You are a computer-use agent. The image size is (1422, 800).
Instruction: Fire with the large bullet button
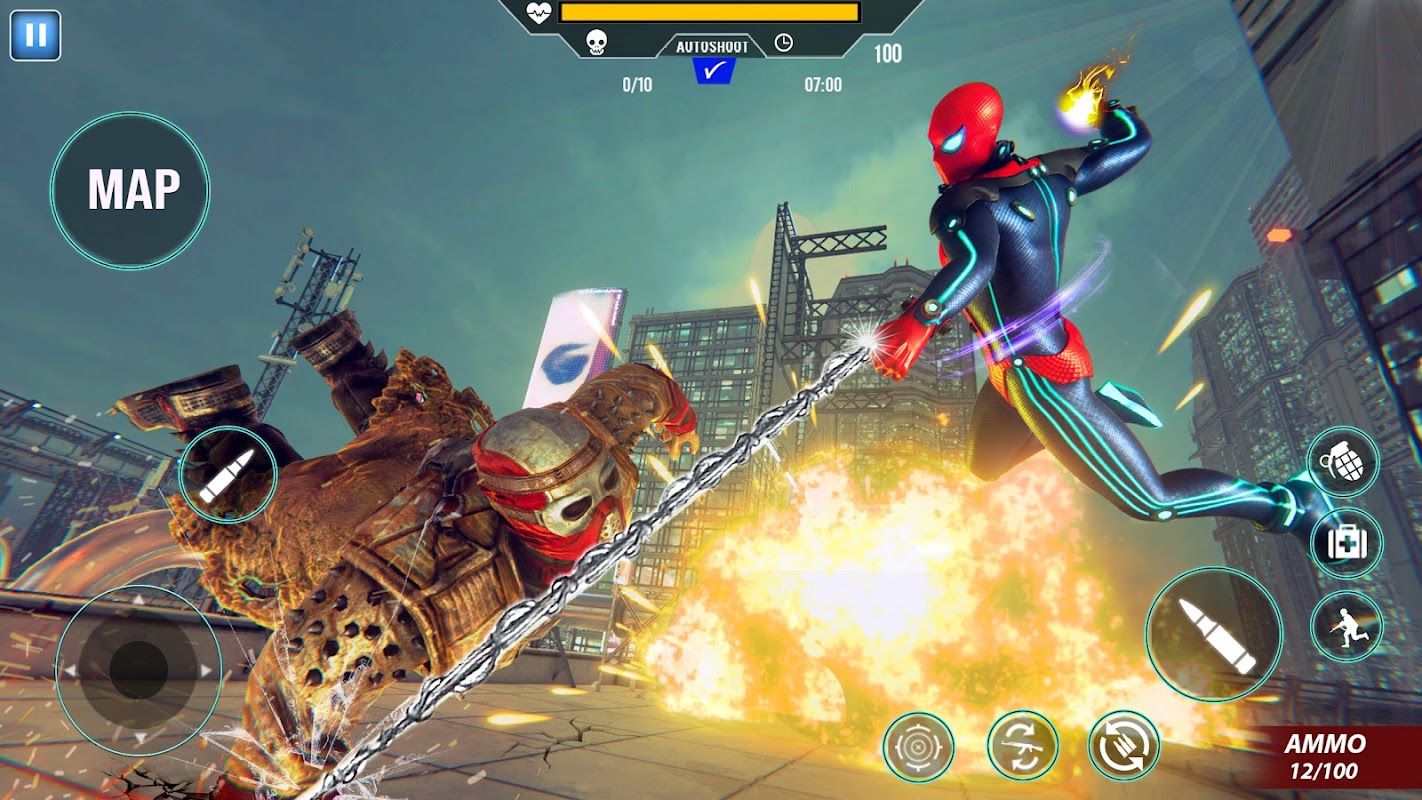pyautogui.click(x=1214, y=634)
